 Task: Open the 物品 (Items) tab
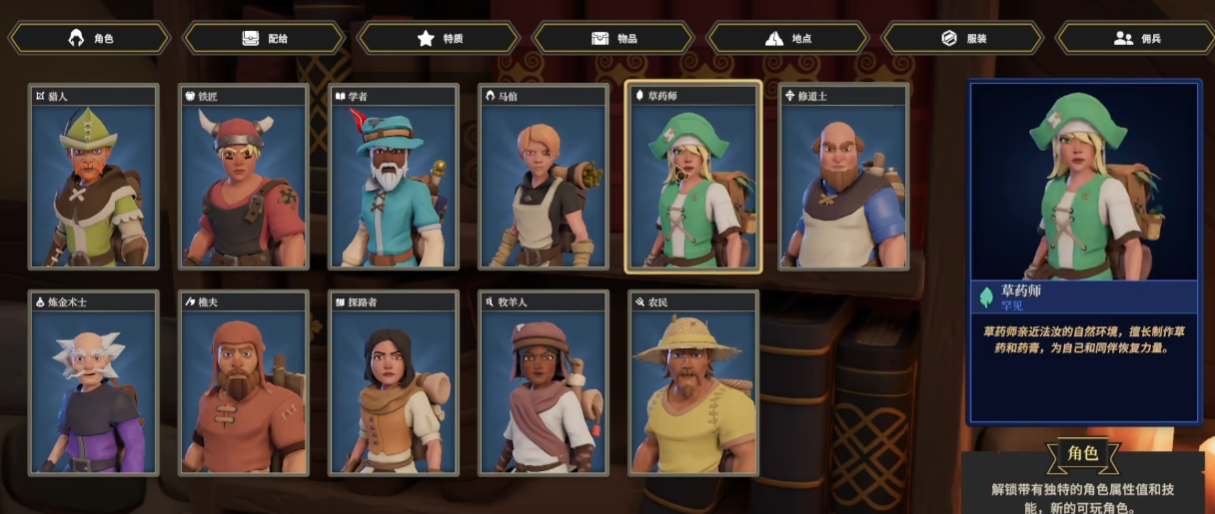coord(614,38)
